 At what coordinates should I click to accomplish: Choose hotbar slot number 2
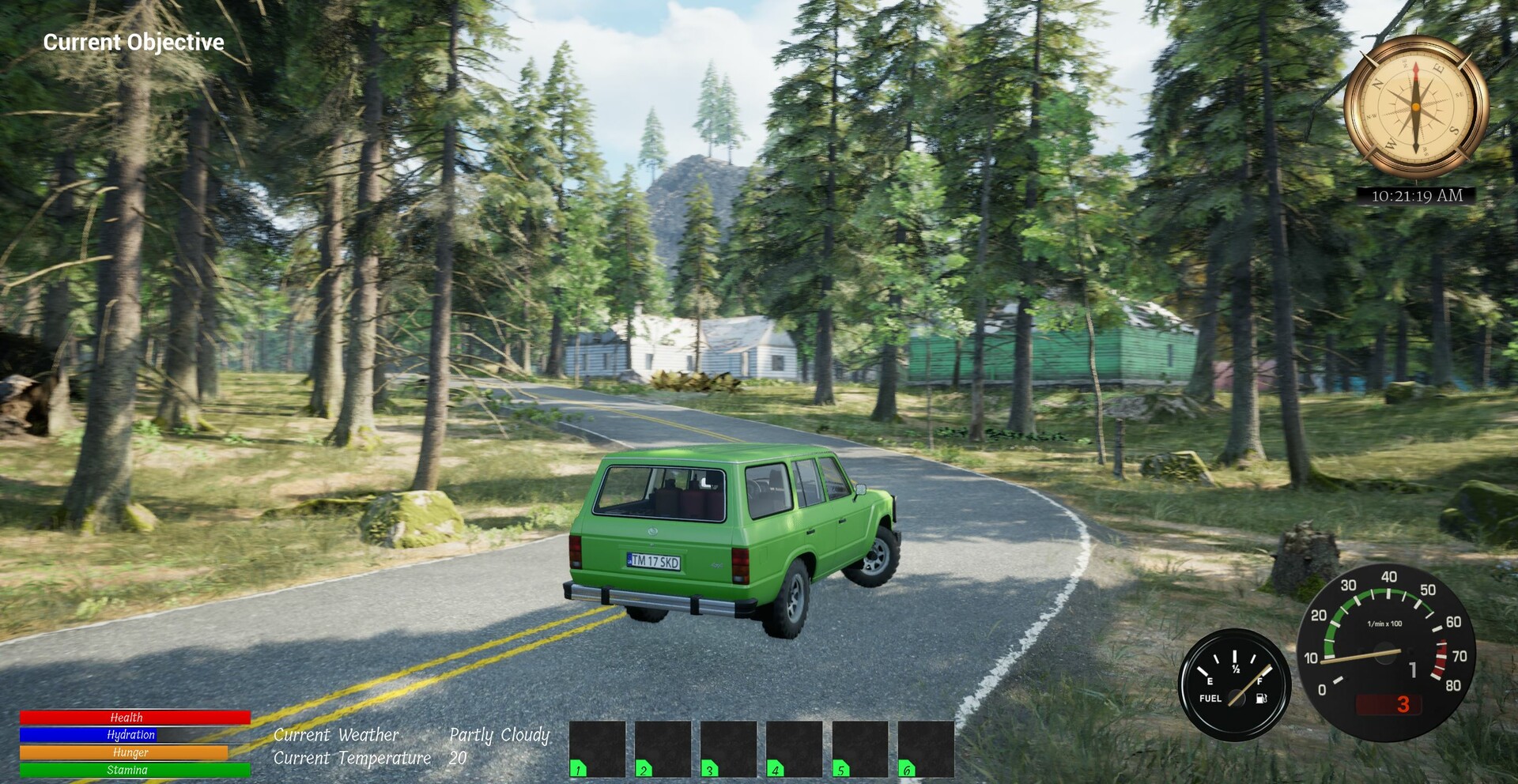click(663, 748)
